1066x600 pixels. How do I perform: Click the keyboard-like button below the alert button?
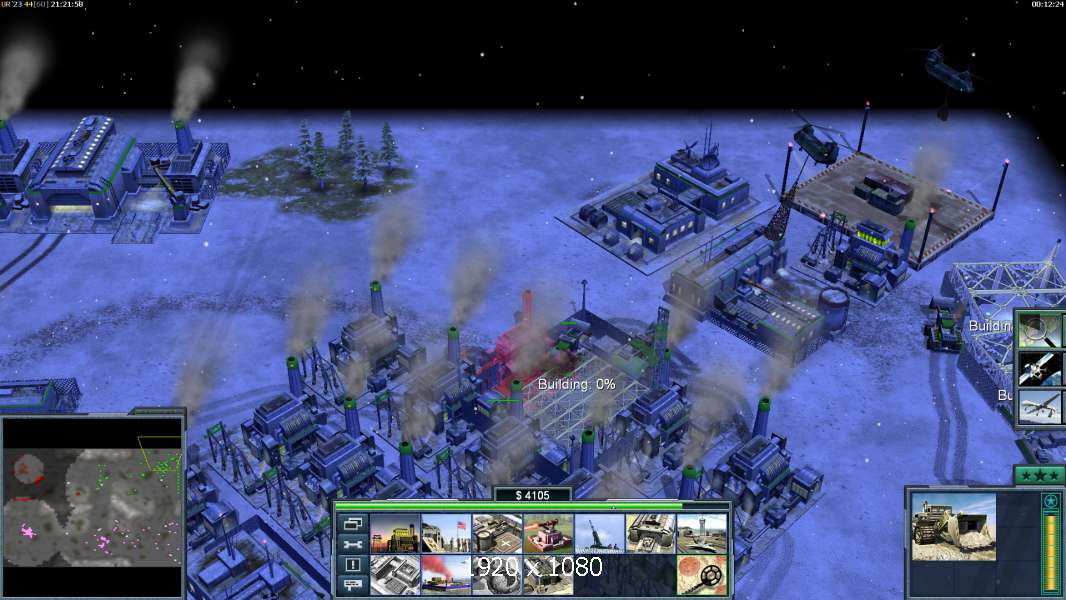[x=352, y=586]
